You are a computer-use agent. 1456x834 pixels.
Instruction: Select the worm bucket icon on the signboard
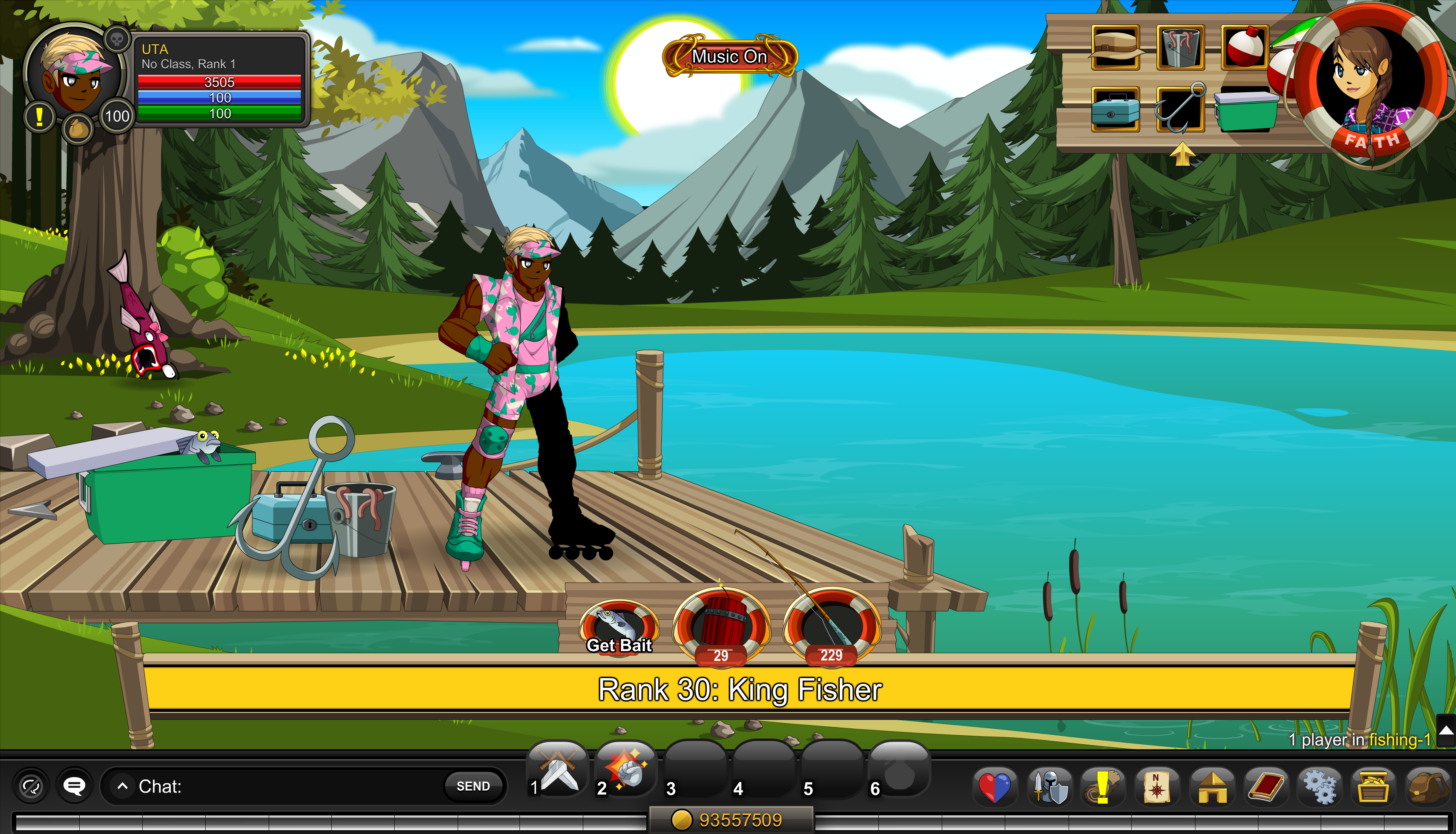pos(1180,48)
